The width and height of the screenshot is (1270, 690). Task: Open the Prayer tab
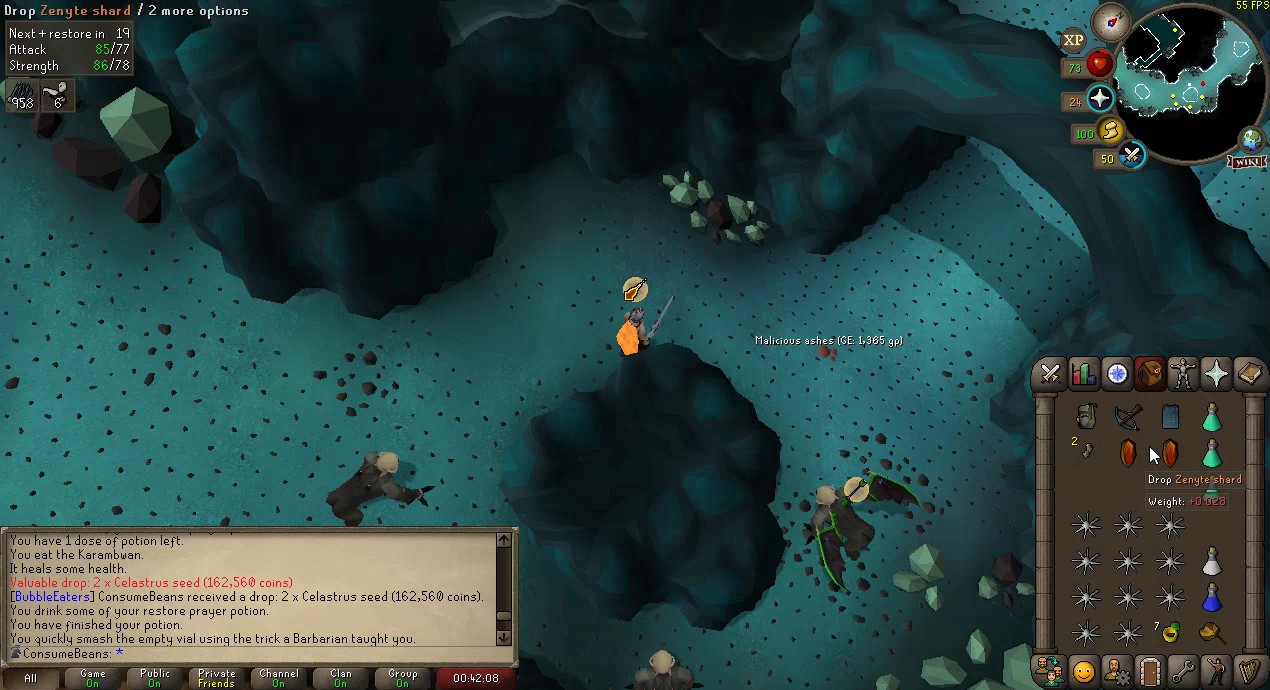[x=1216, y=374]
